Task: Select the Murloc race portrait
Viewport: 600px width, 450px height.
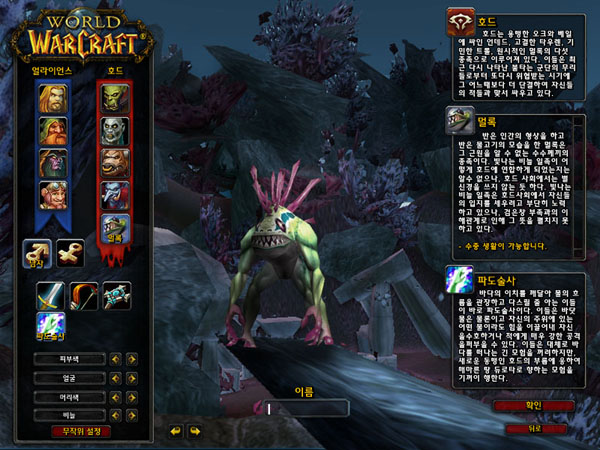Action: 113,228
